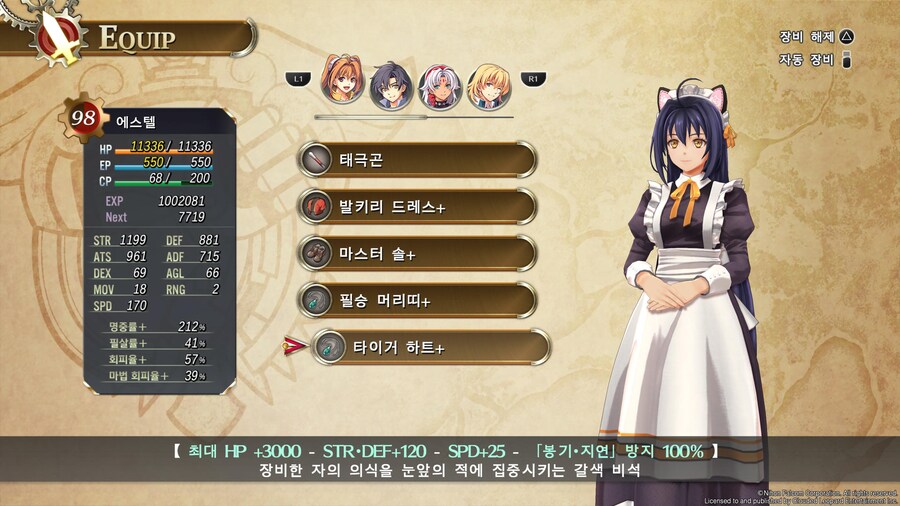Switch to the orange-haired girl portrait

pos(342,85)
